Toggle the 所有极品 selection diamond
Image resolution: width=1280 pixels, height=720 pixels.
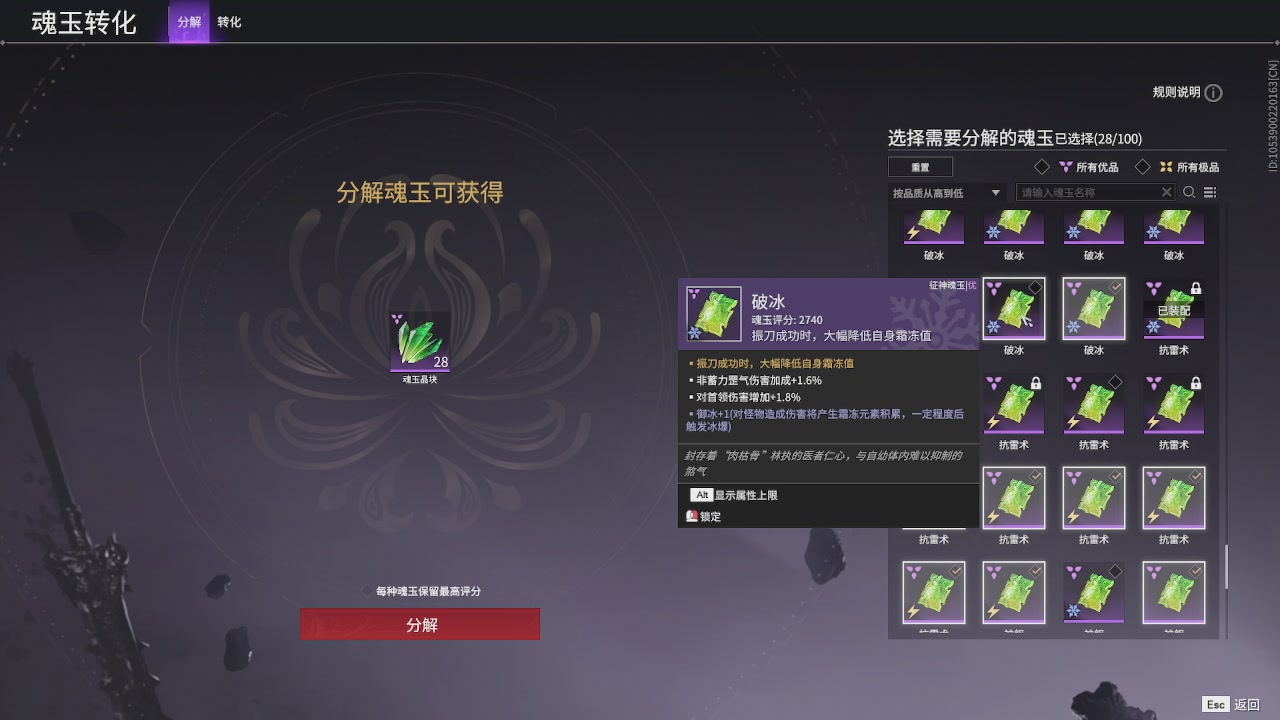point(1142,167)
